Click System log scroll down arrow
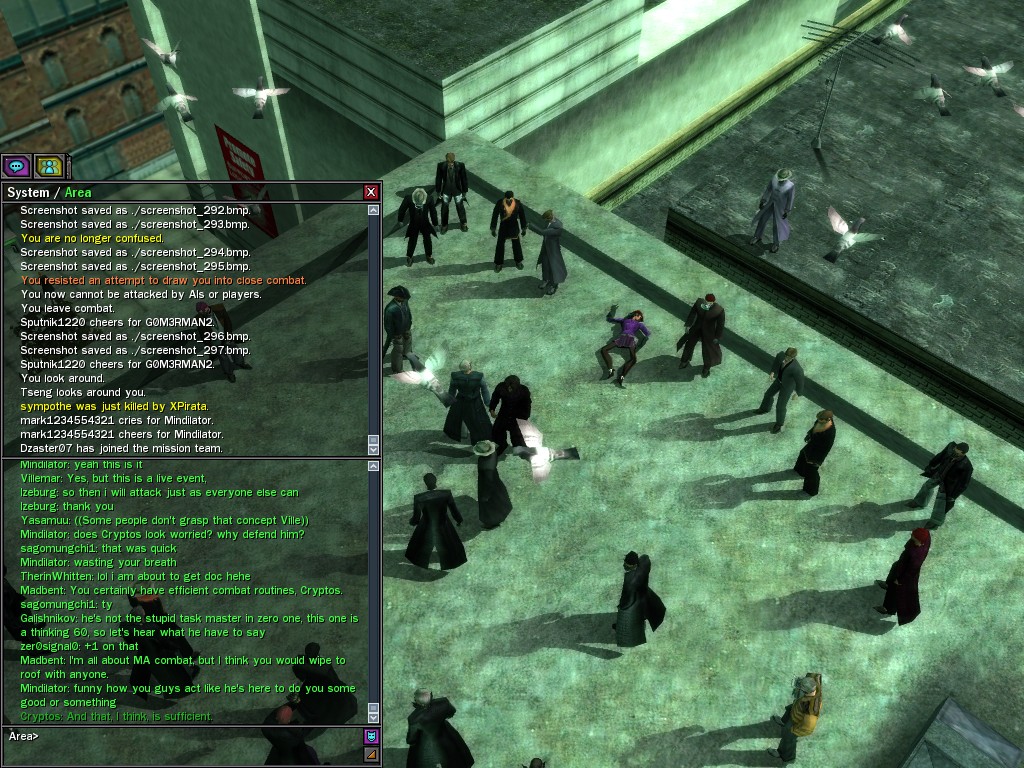This screenshot has width=1024, height=768. [x=374, y=451]
